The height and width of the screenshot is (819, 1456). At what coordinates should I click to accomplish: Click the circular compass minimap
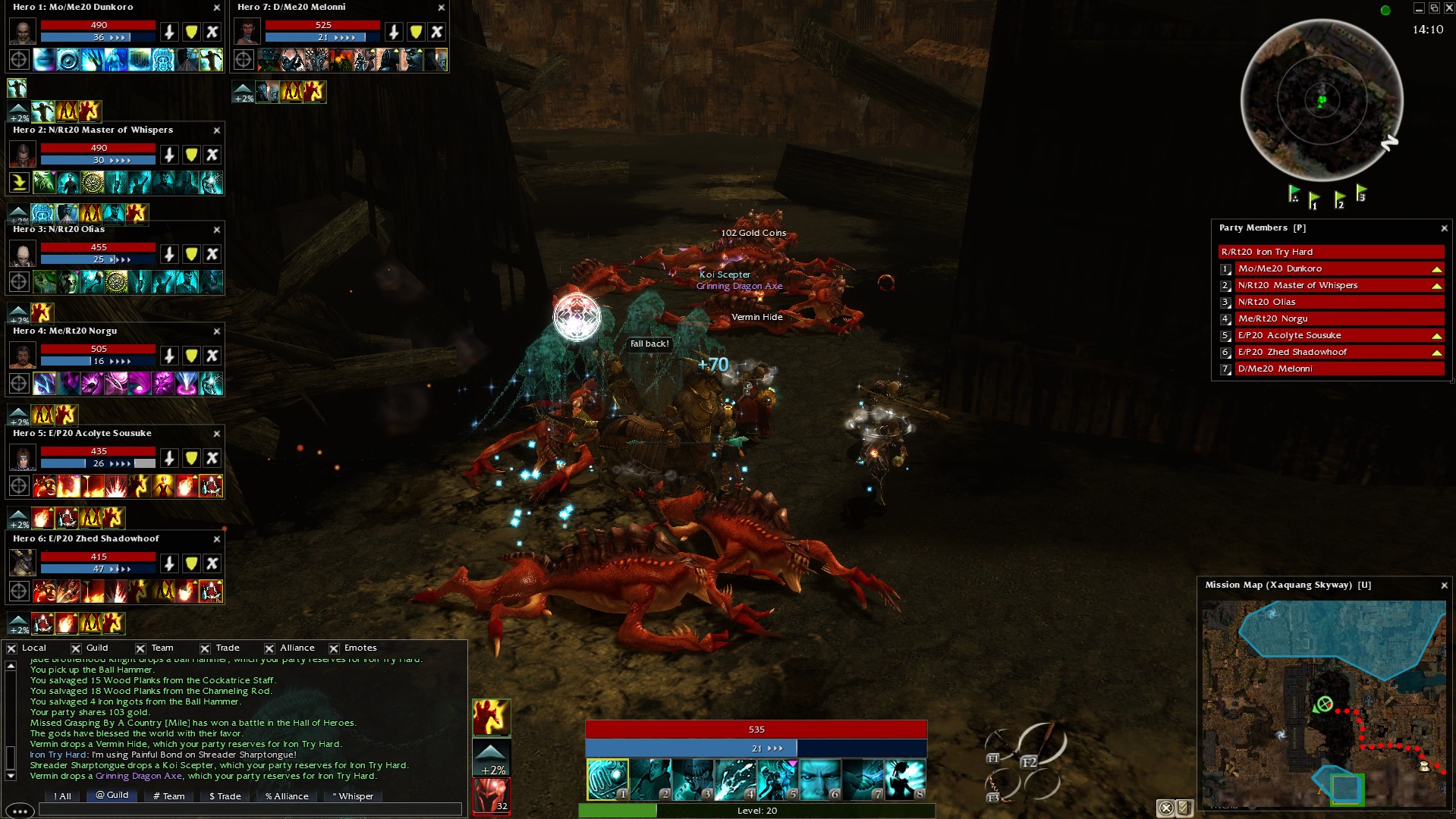pyautogui.click(x=1322, y=100)
